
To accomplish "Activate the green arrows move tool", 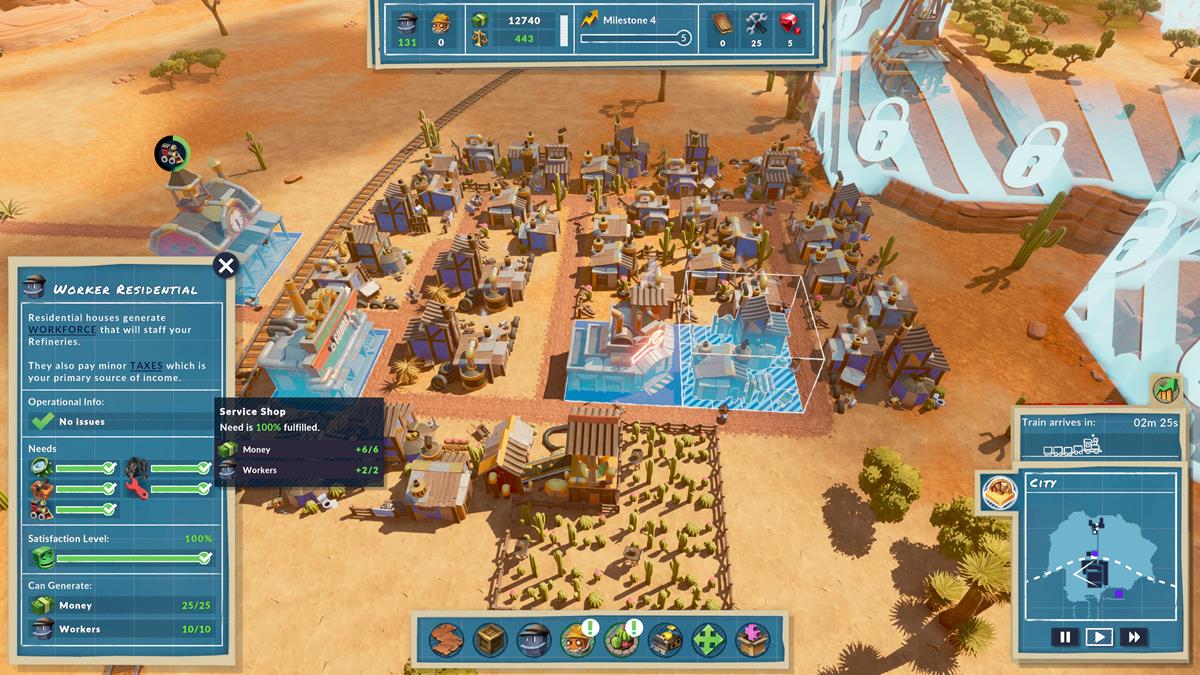I will coord(709,640).
